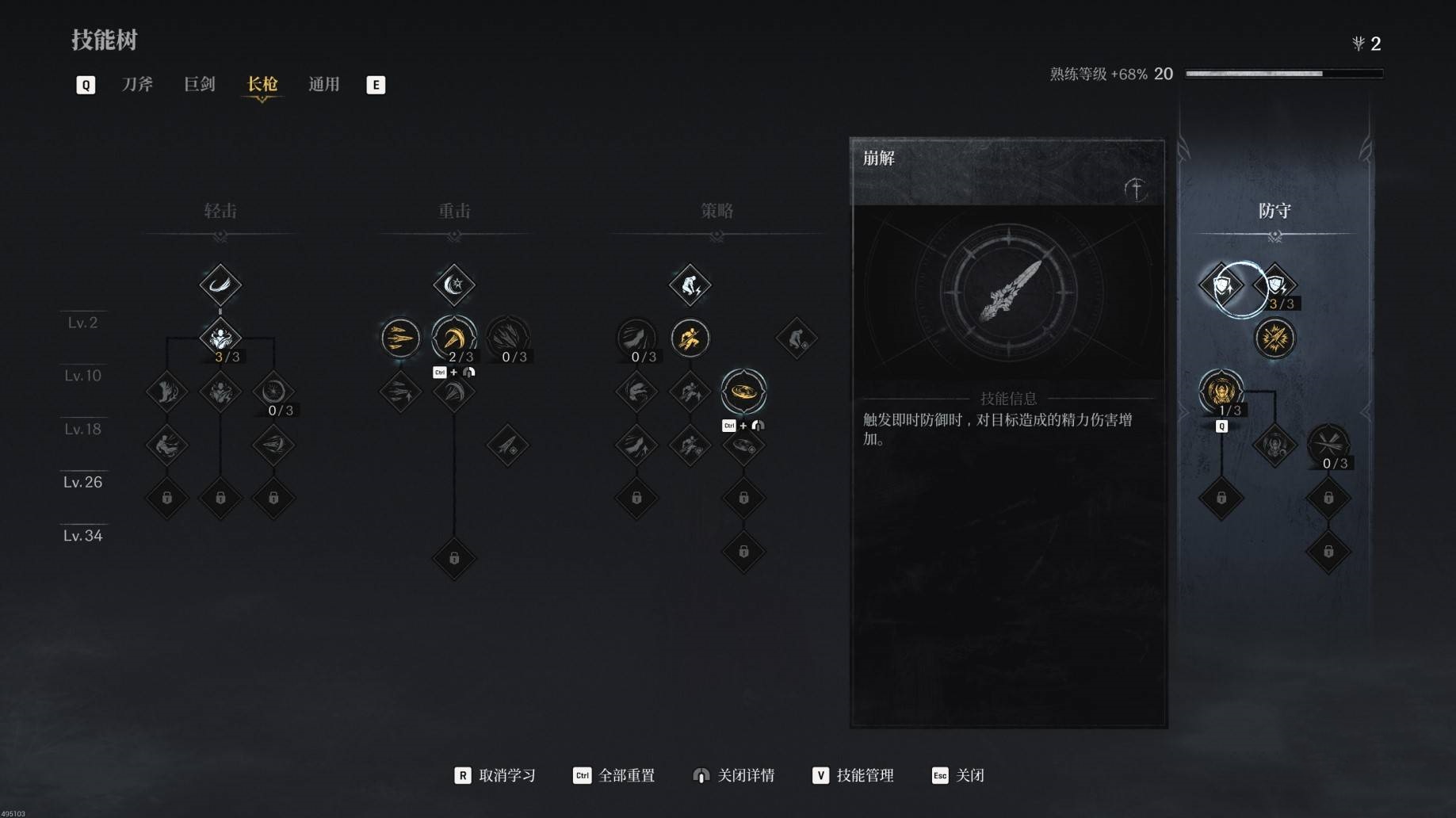Select the 长枪 weapon tab
1456x818 pixels.
pyautogui.click(x=262, y=84)
